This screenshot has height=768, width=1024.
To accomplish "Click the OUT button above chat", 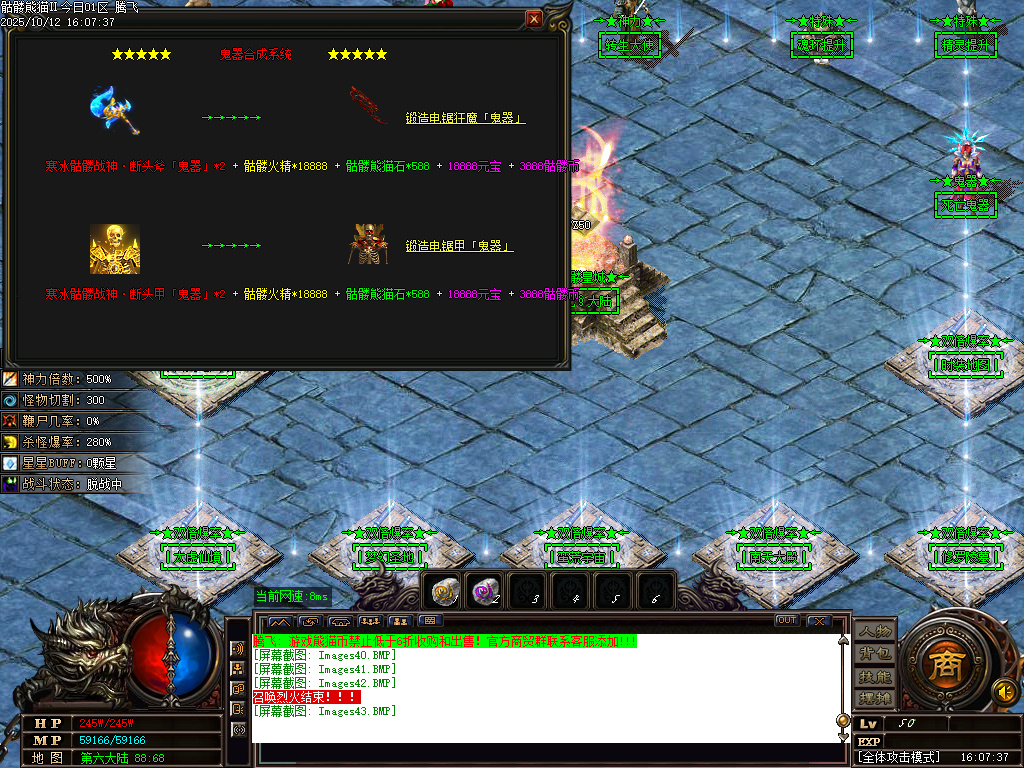I will click(x=787, y=621).
